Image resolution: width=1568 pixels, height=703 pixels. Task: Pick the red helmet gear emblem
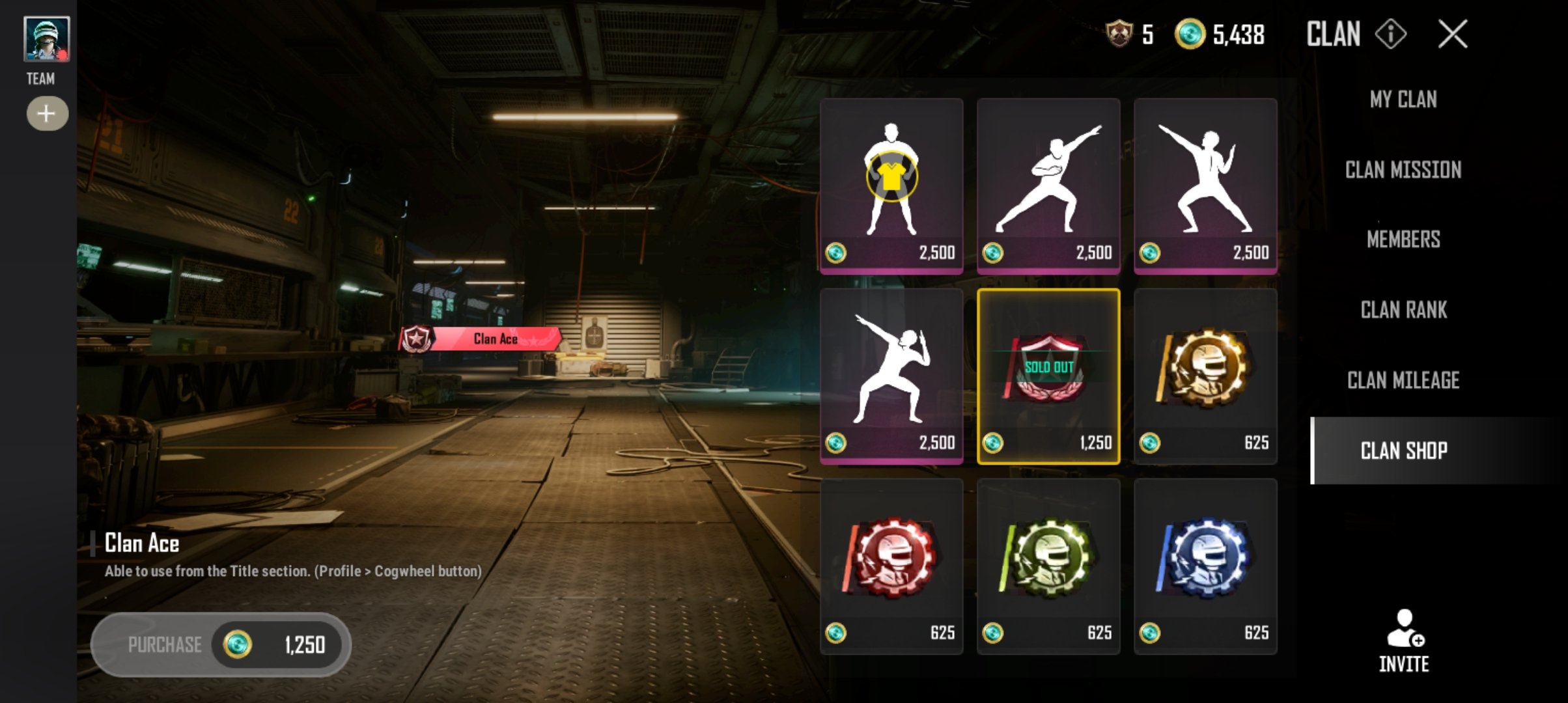(891, 566)
